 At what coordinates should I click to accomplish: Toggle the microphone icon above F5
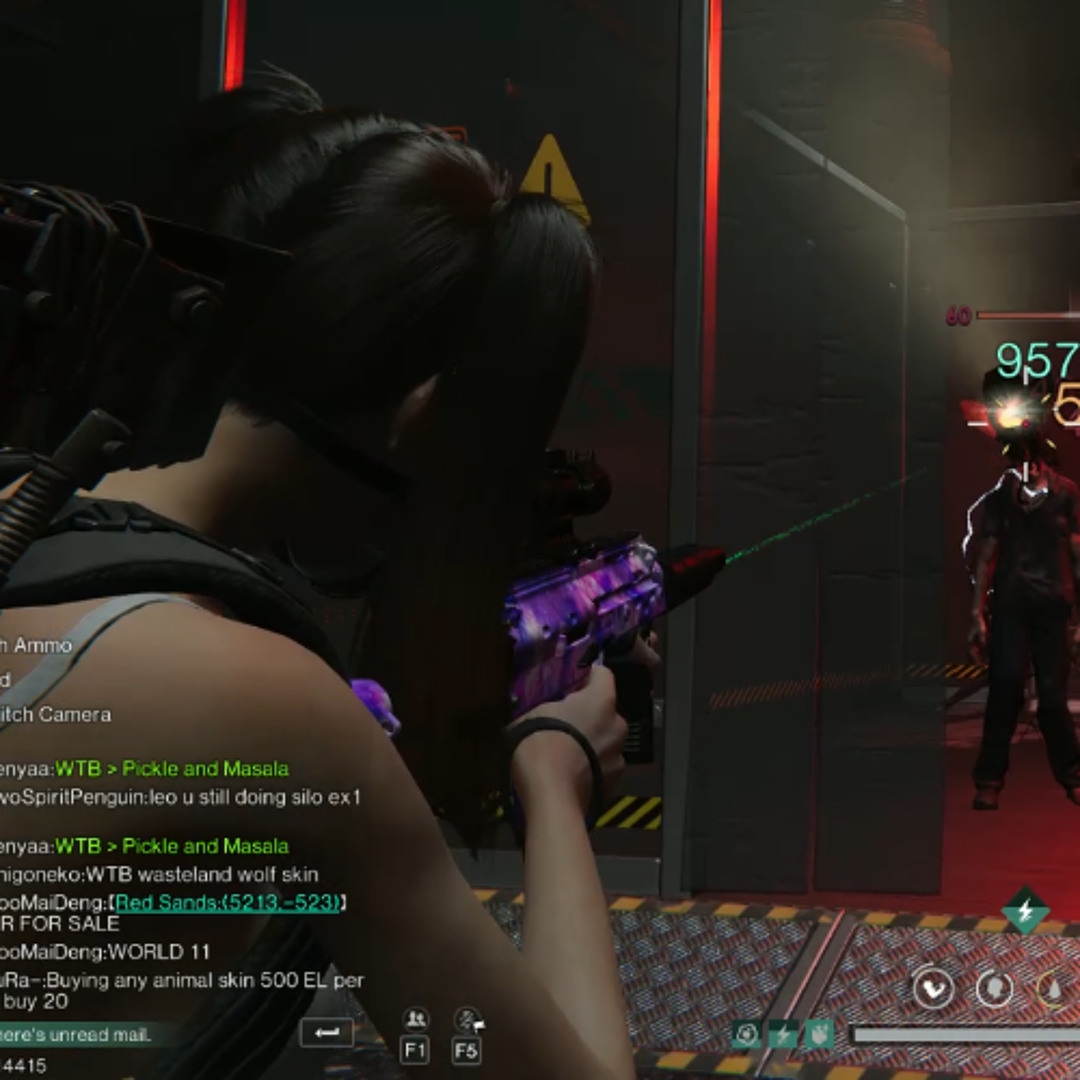[467, 1019]
